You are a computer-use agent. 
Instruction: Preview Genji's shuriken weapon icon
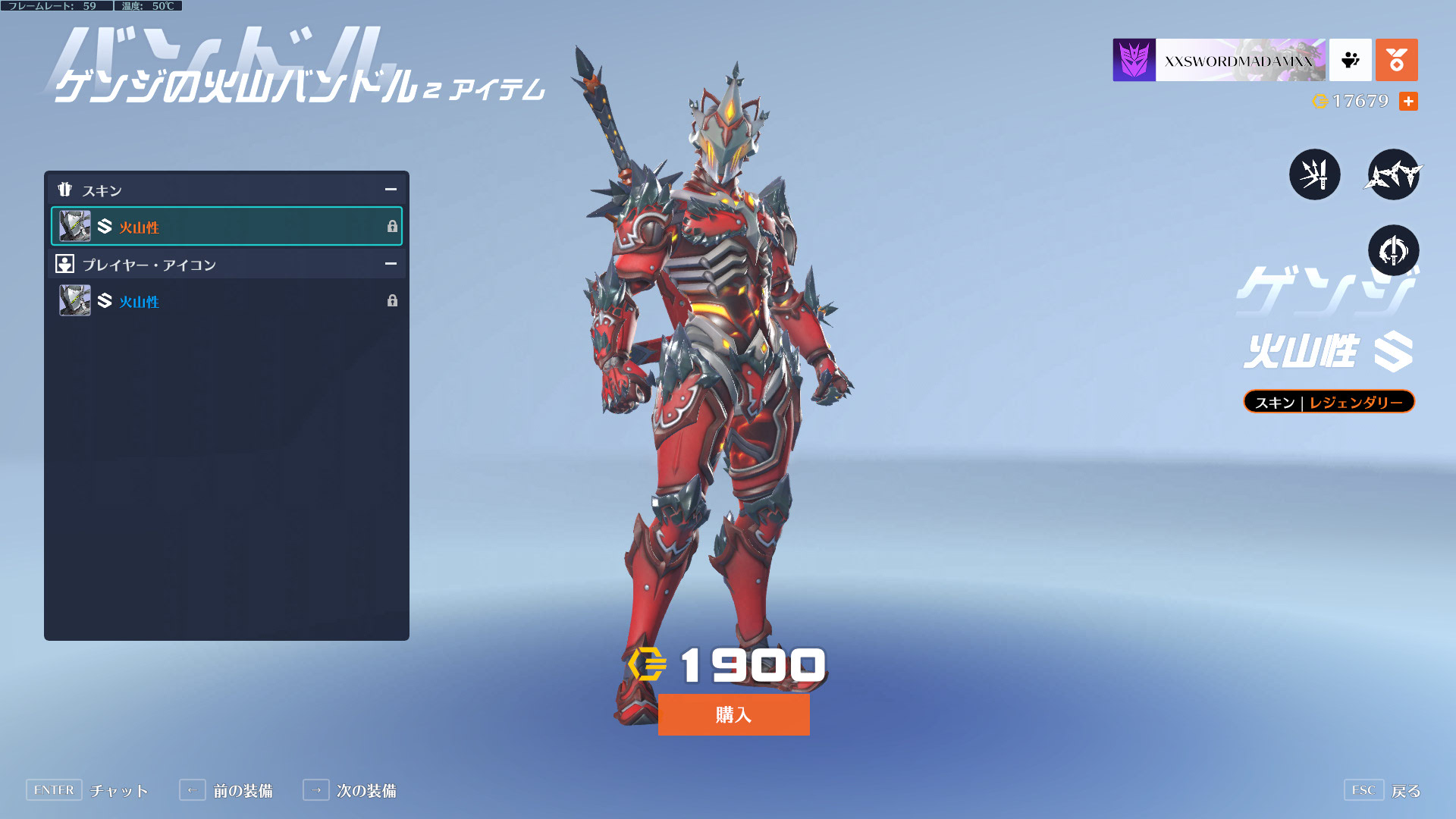pyautogui.click(x=1393, y=174)
